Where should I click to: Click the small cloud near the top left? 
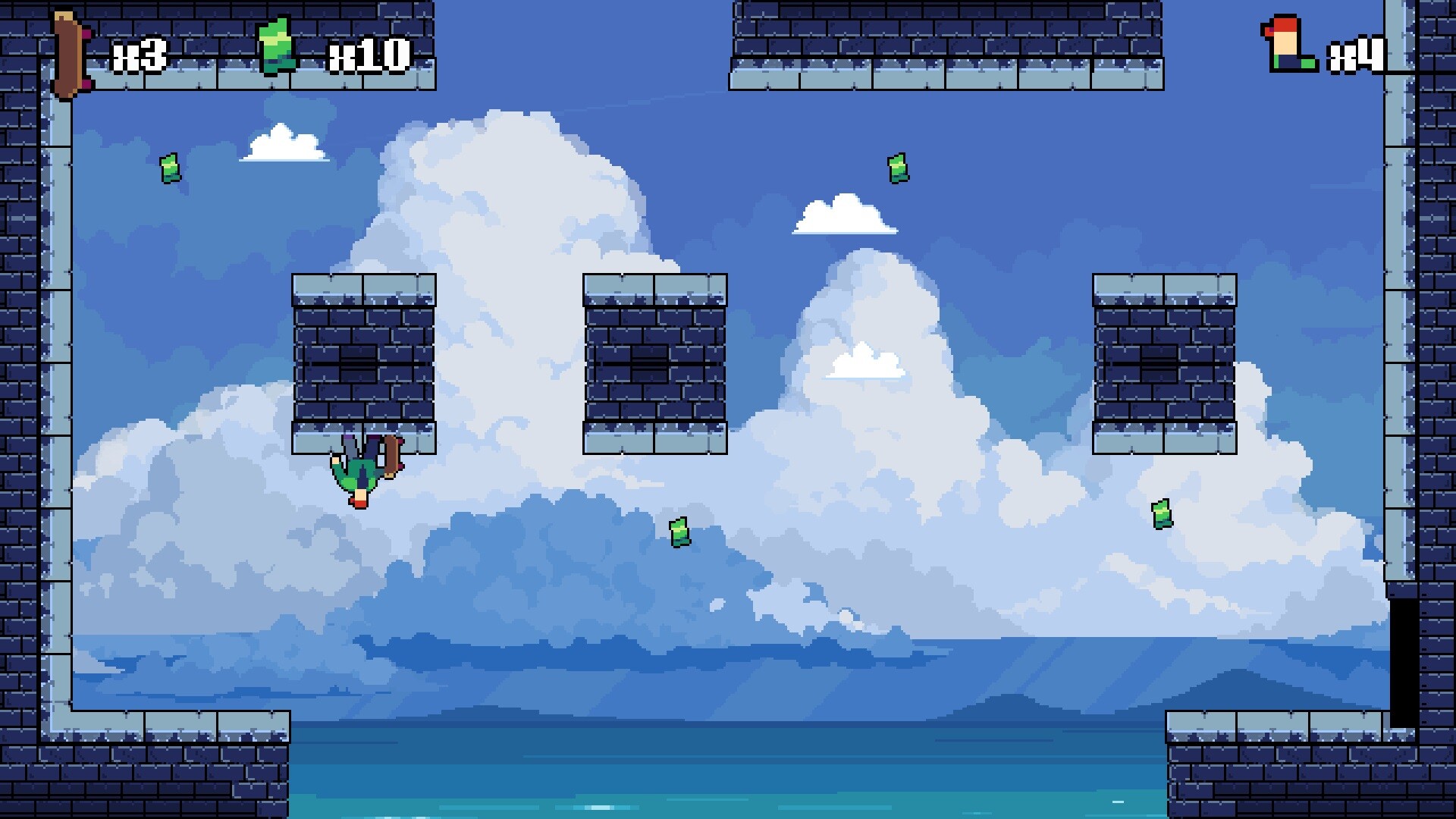pyautogui.click(x=280, y=146)
